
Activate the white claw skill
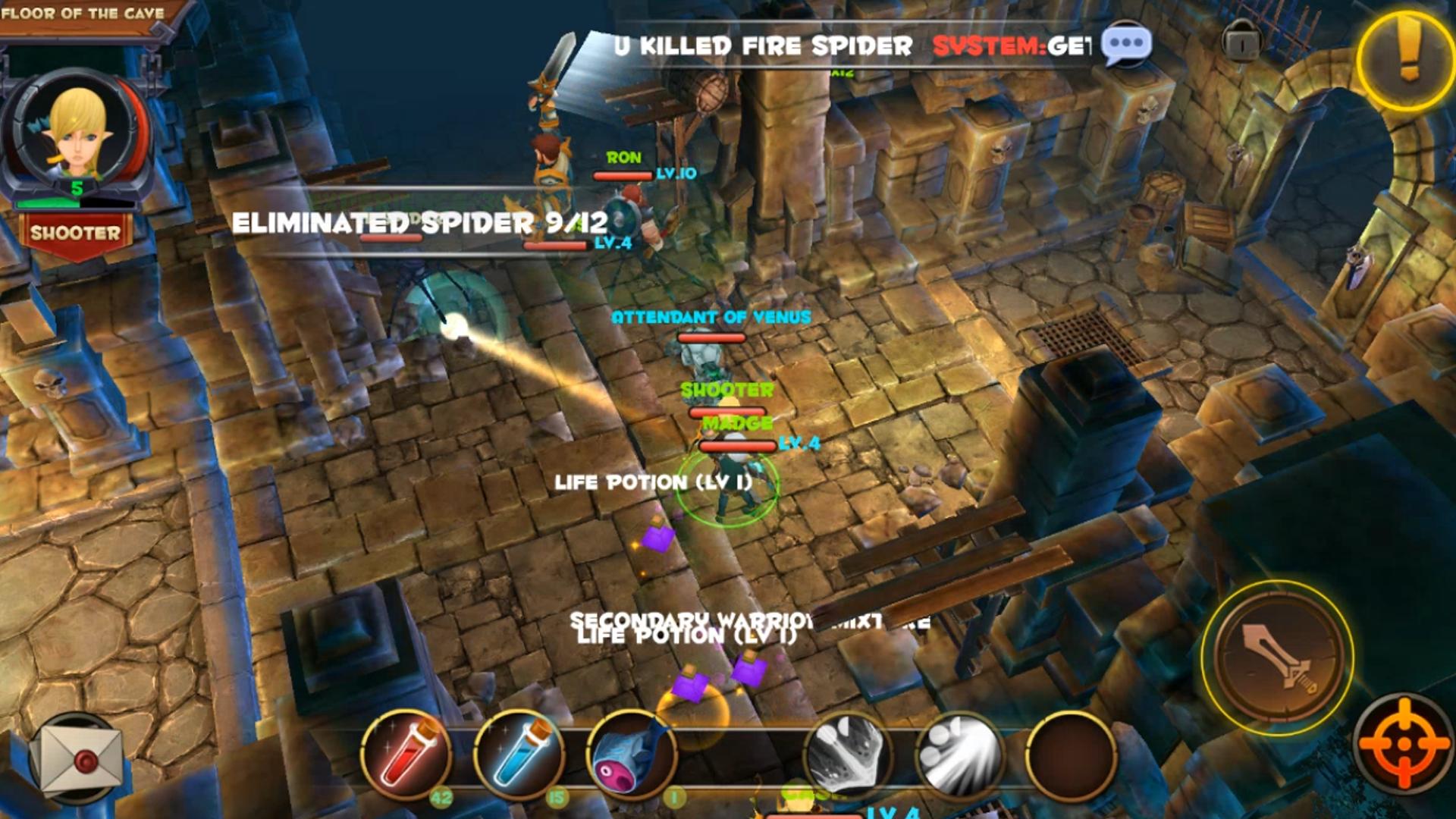(x=848, y=755)
